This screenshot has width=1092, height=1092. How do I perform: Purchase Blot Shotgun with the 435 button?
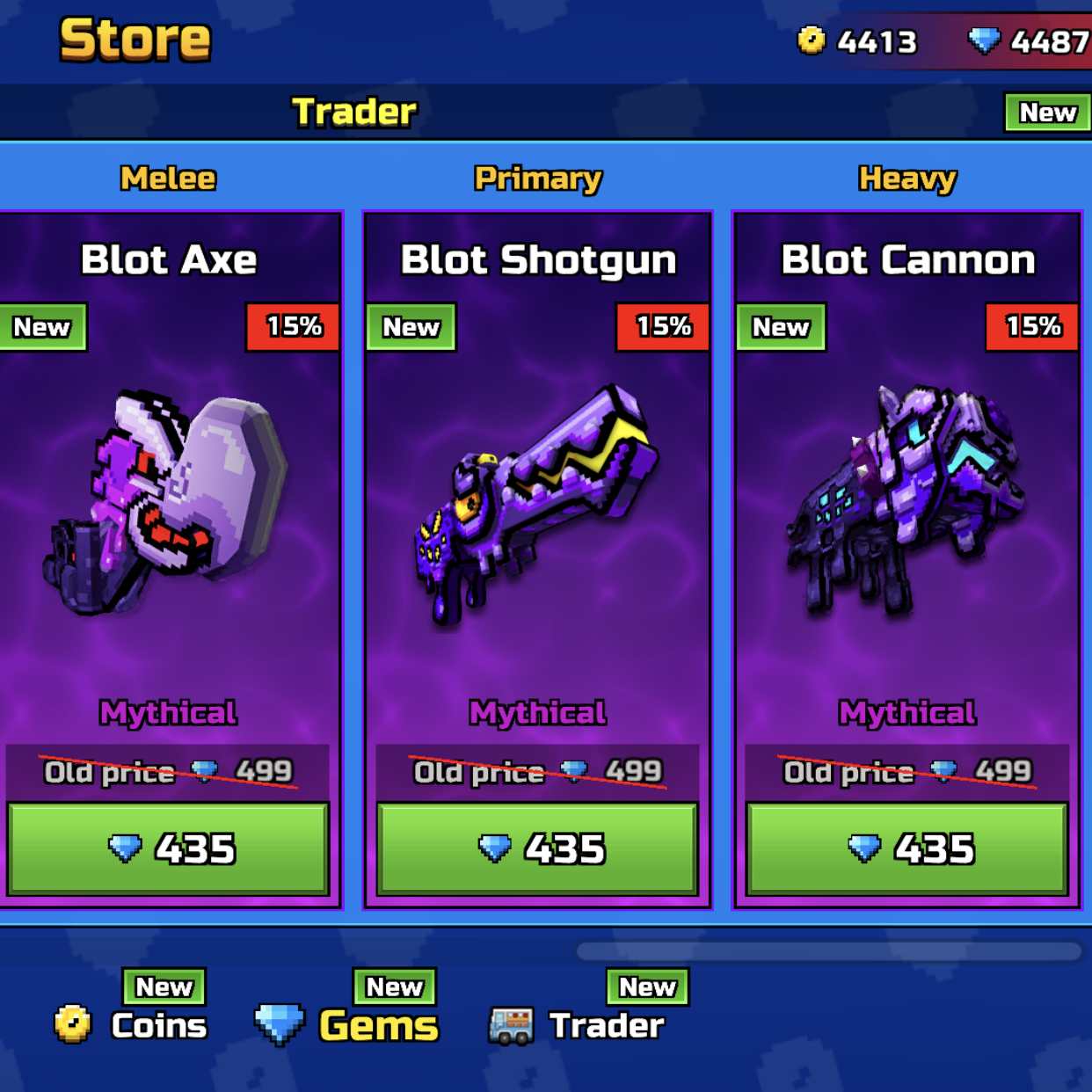(x=537, y=848)
